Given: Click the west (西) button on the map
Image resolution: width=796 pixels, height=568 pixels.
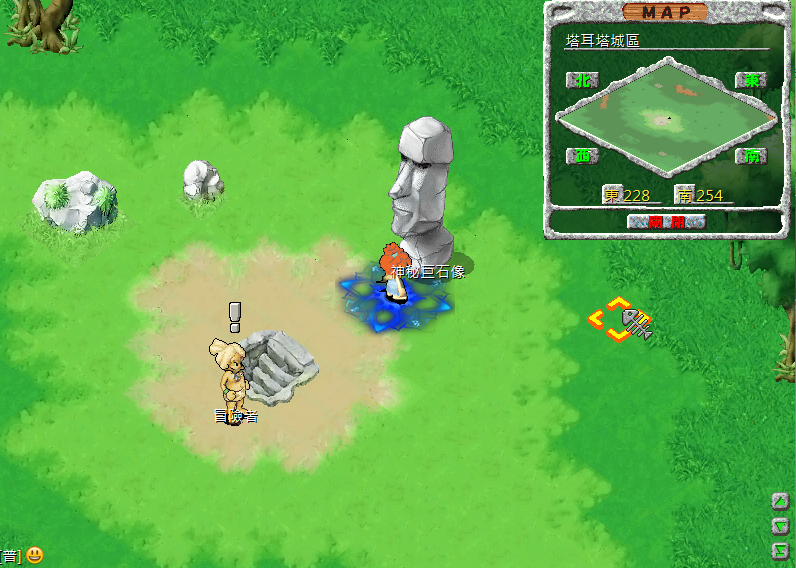Looking at the screenshot, I should pyautogui.click(x=581, y=156).
